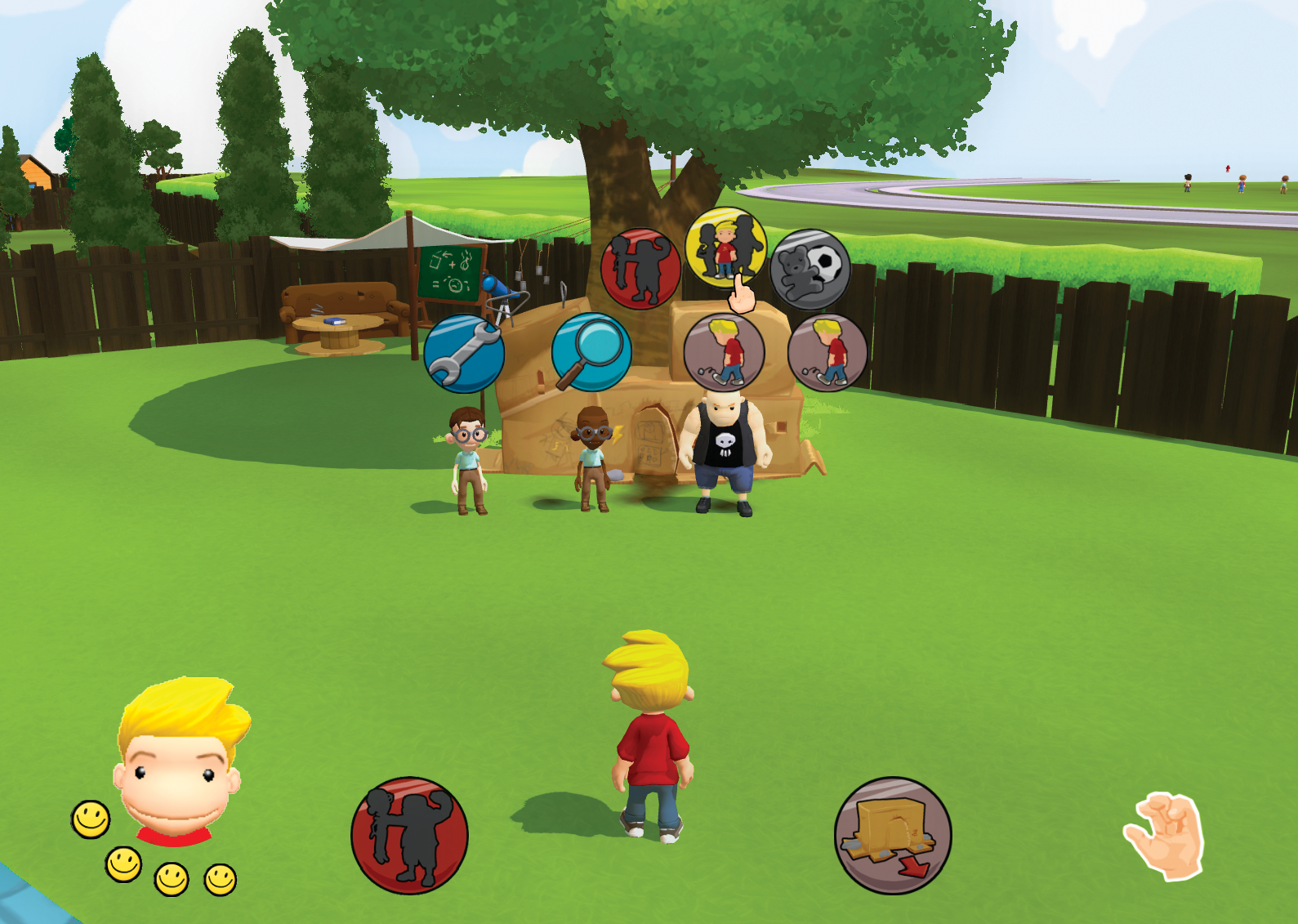Pick the yellow group-of-kids action icon
This screenshot has width=1298, height=924.
[725, 246]
